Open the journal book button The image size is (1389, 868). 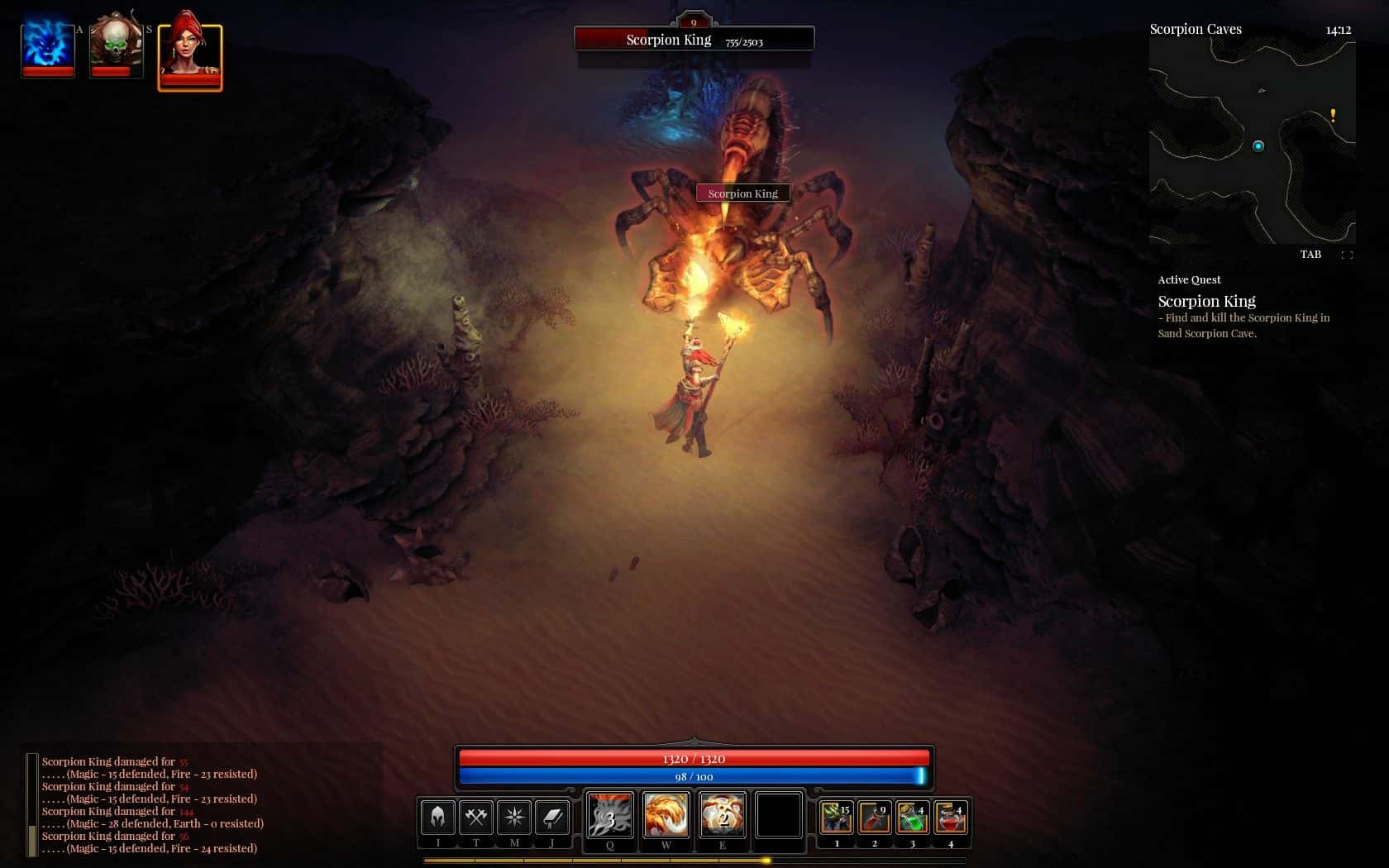pyautogui.click(x=552, y=818)
